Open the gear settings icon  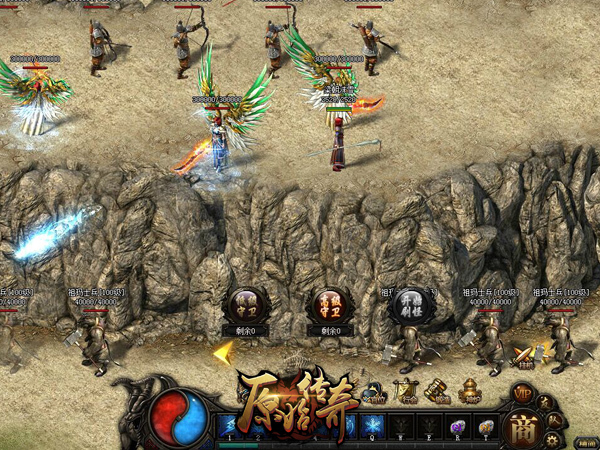click(x=549, y=439)
